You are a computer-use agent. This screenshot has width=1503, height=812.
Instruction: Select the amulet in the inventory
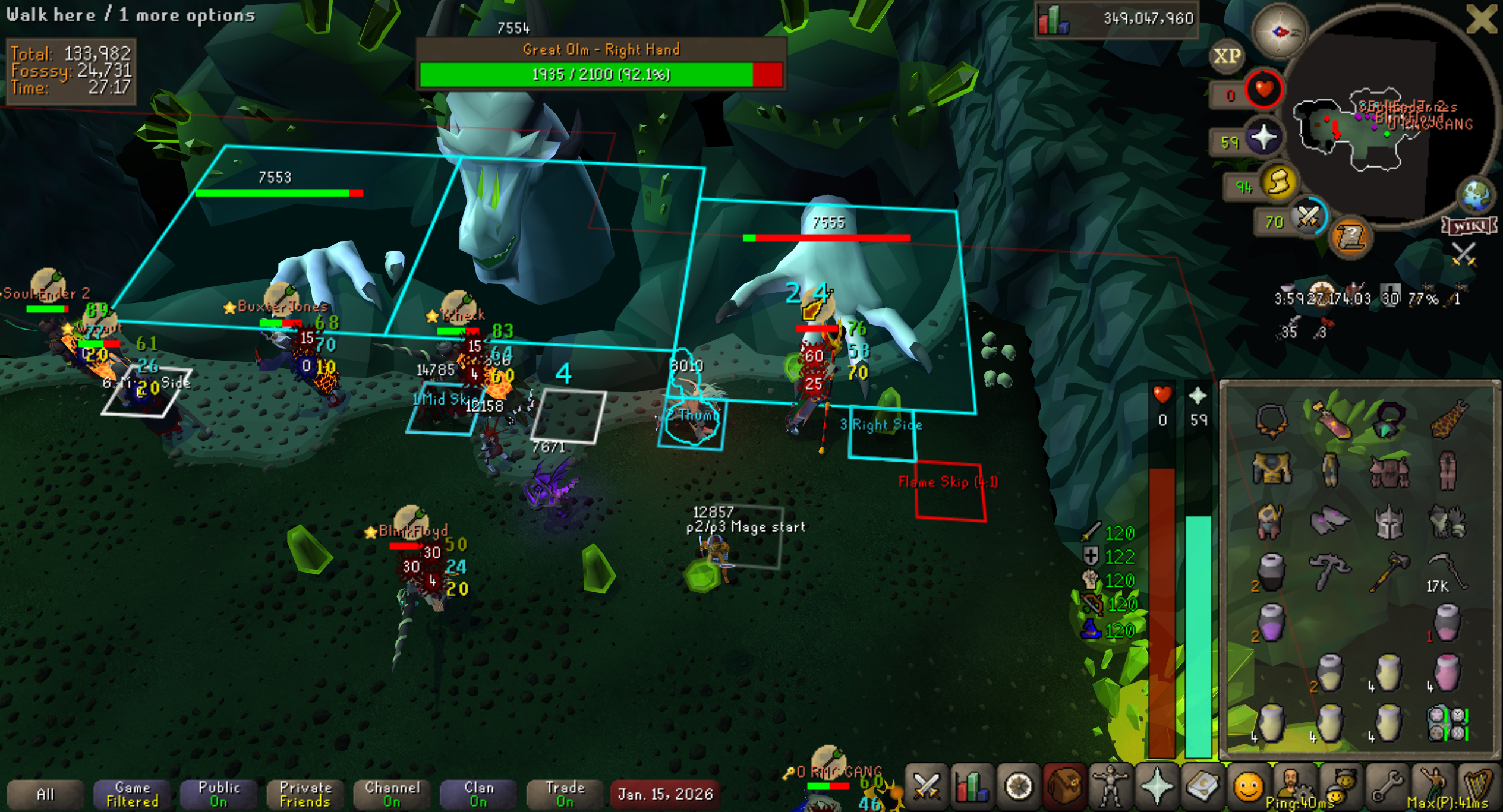pos(1271,419)
